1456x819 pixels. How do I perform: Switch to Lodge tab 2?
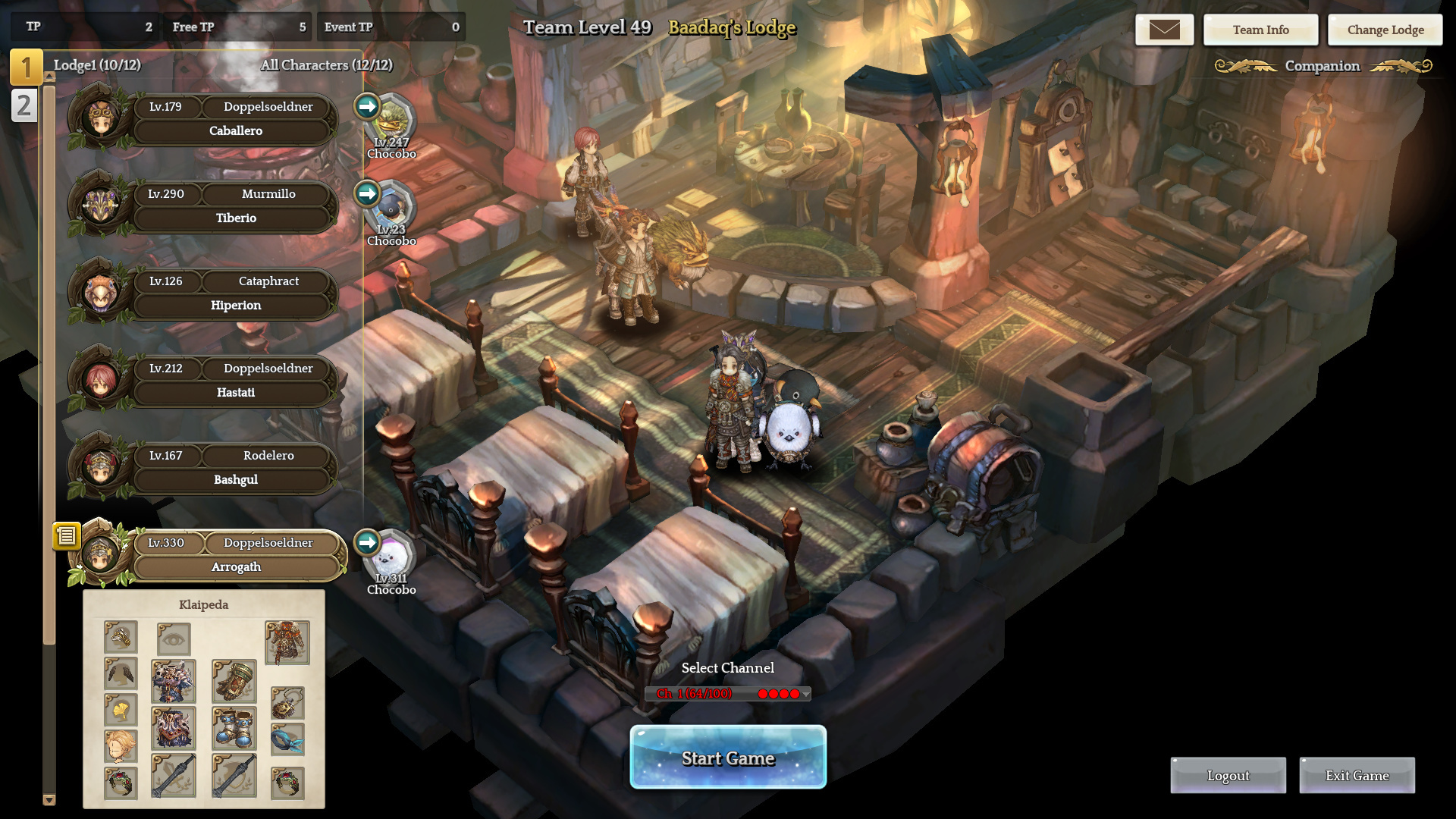24,105
